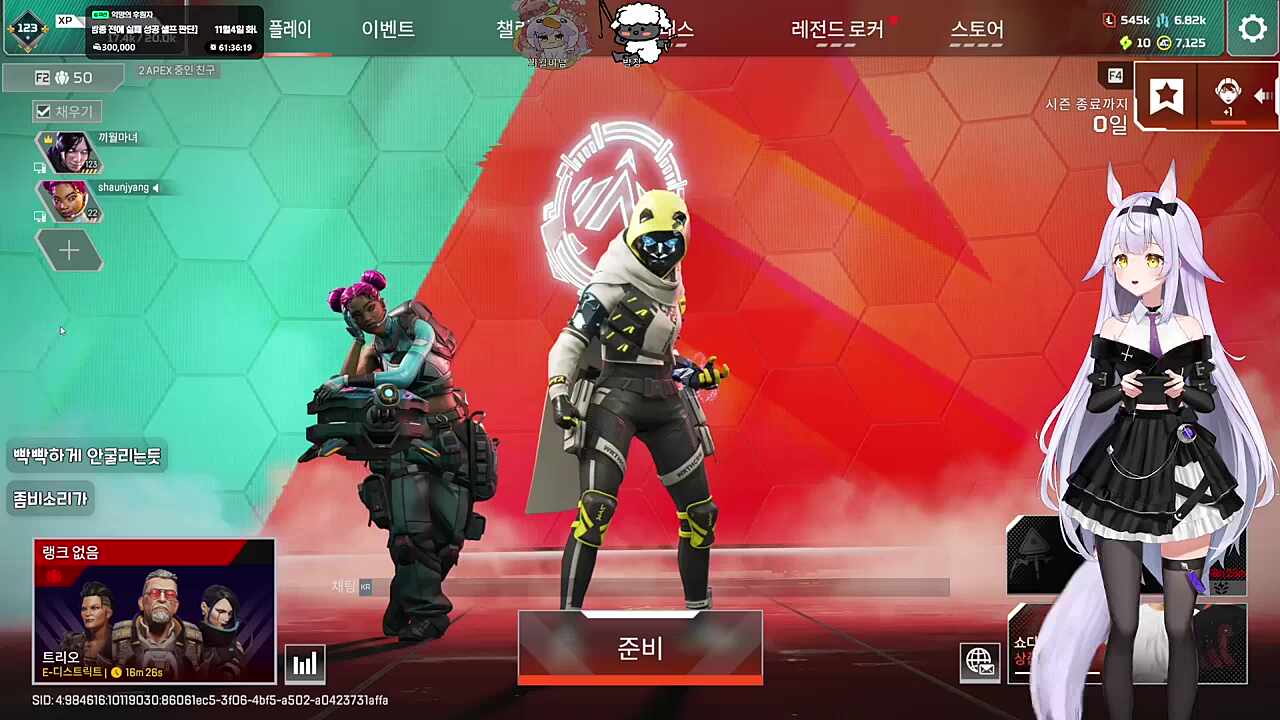Viewport: 1280px width, 720px height.
Task: Click the F2 friends counter showing 50
Action: pos(65,77)
